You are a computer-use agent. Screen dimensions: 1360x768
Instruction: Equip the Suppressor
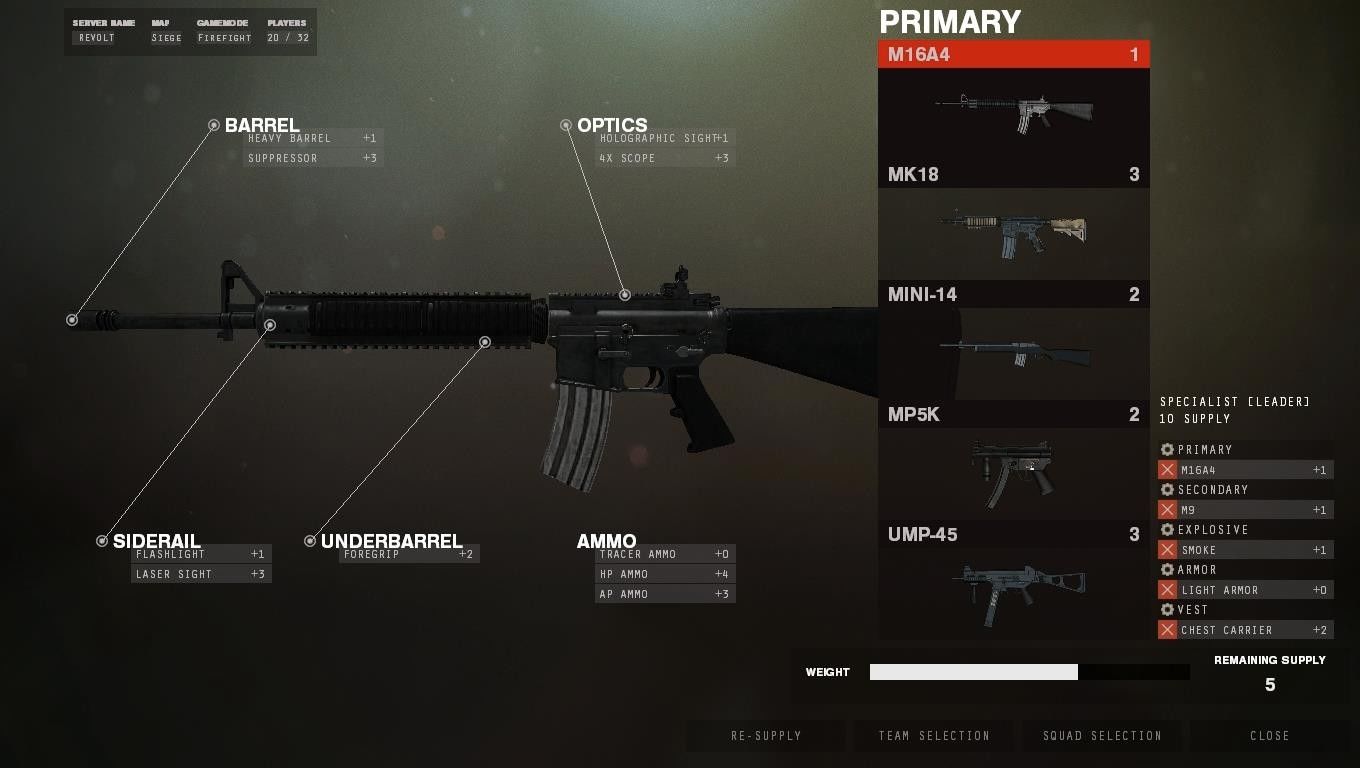313,158
